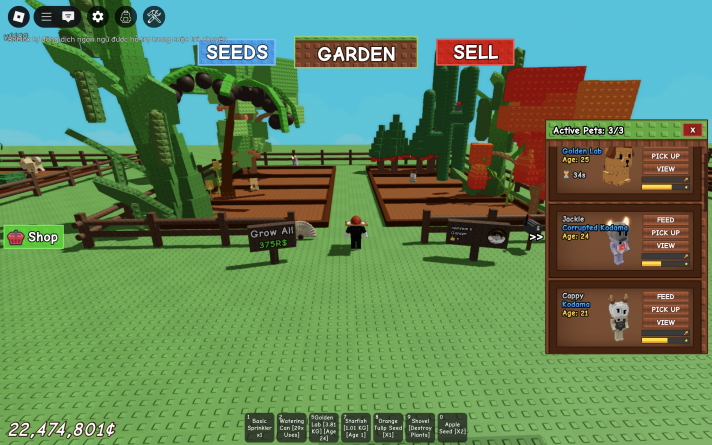Image resolution: width=712 pixels, height=445 pixels.
Task: Open the Shop with the basket button
Action: pyautogui.click(x=34, y=237)
